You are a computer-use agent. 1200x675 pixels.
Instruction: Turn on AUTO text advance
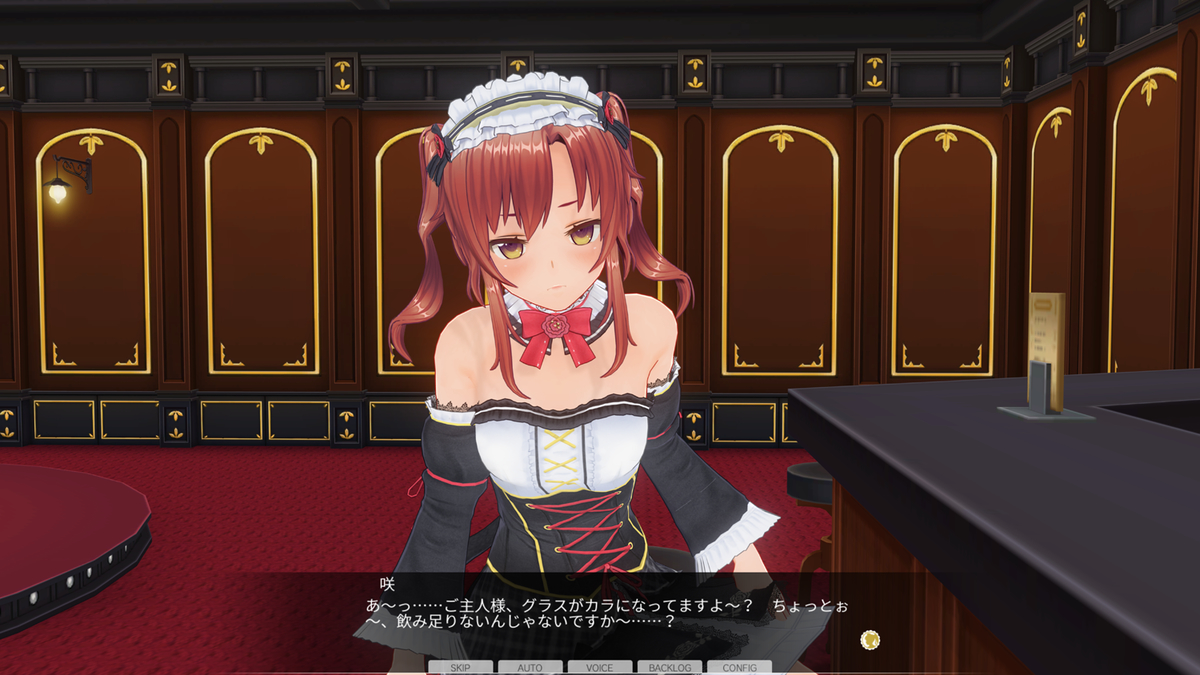530,667
